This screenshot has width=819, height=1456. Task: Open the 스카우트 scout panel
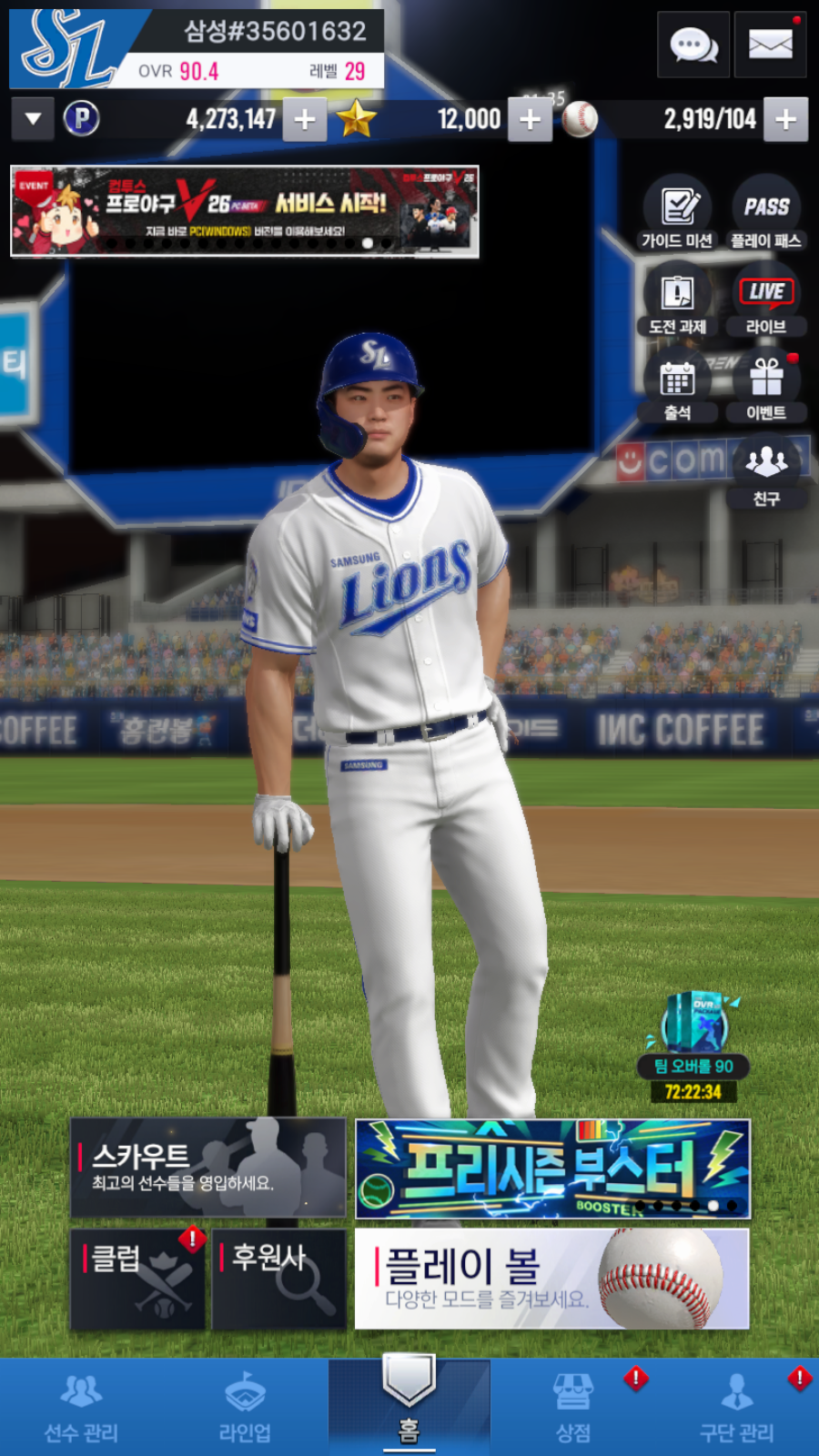(208, 1168)
